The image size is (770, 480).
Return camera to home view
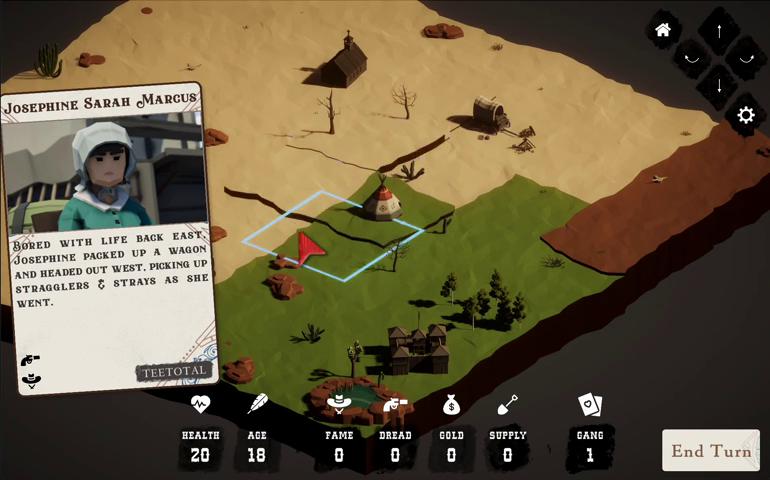click(662, 30)
